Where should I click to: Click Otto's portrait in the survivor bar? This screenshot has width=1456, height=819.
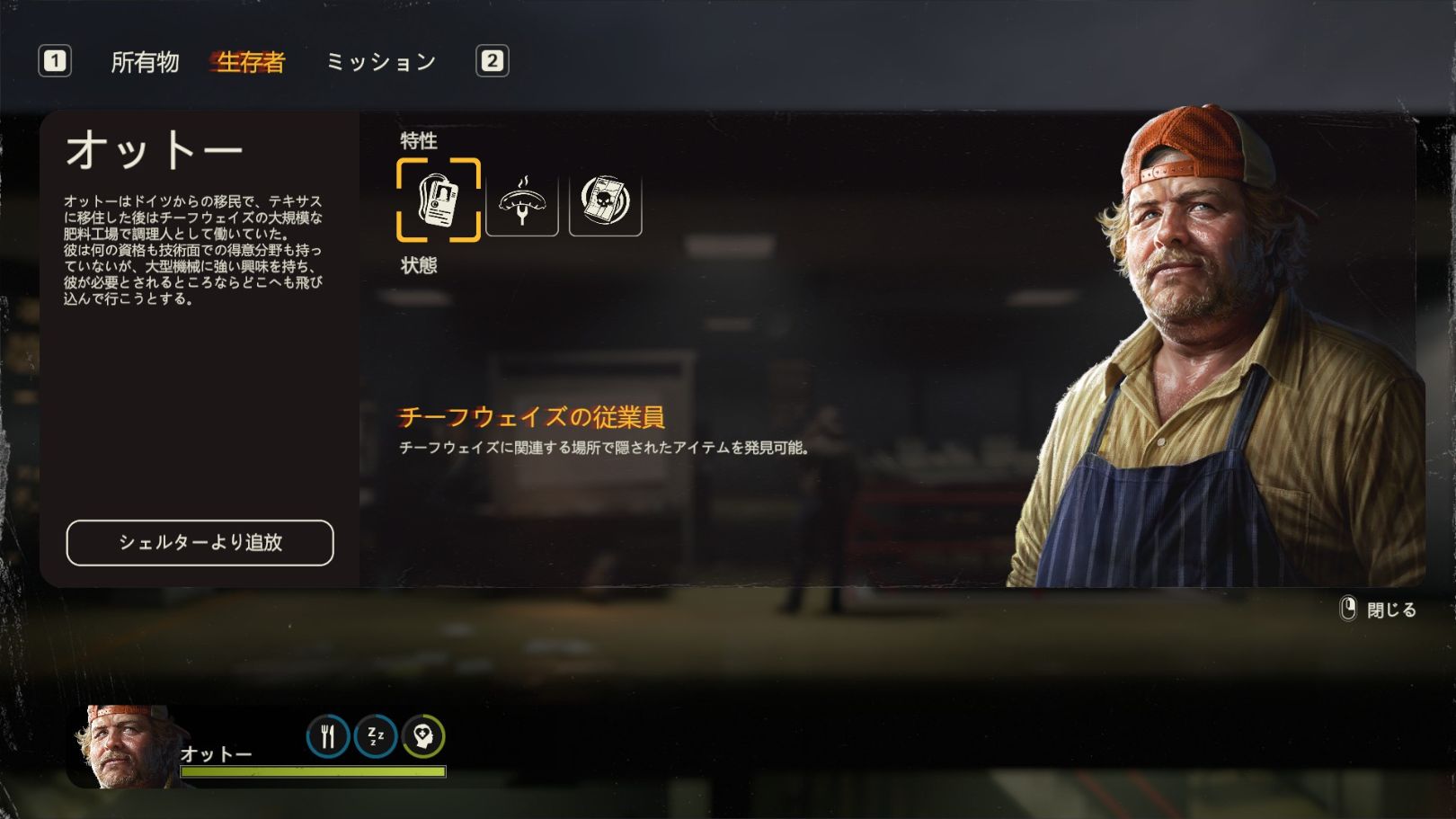coord(124,746)
